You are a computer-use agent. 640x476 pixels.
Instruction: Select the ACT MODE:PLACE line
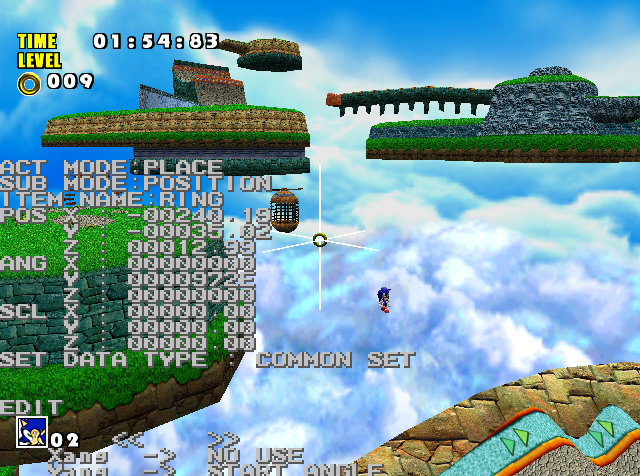point(112,167)
